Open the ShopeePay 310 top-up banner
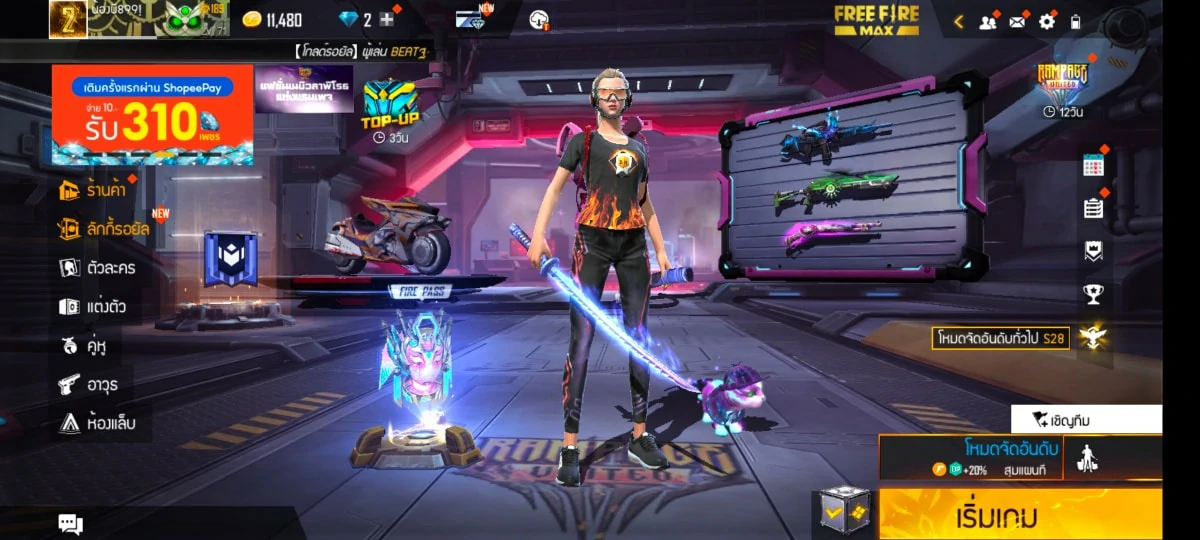 coord(152,115)
